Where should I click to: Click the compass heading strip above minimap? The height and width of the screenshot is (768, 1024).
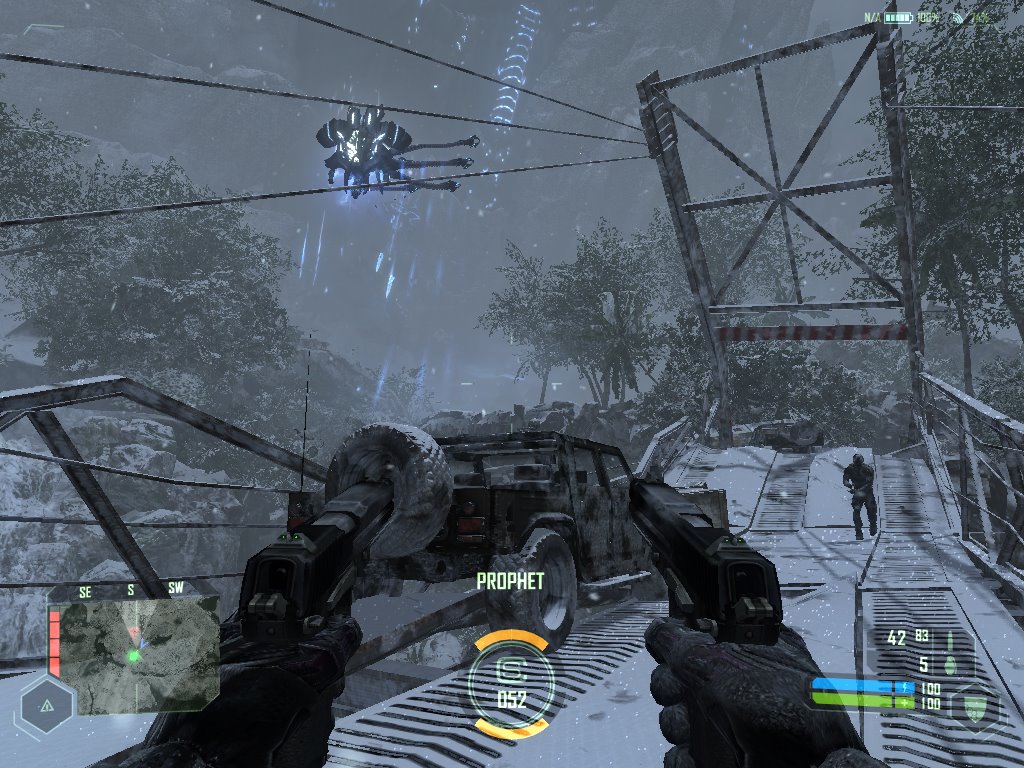pos(130,590)
